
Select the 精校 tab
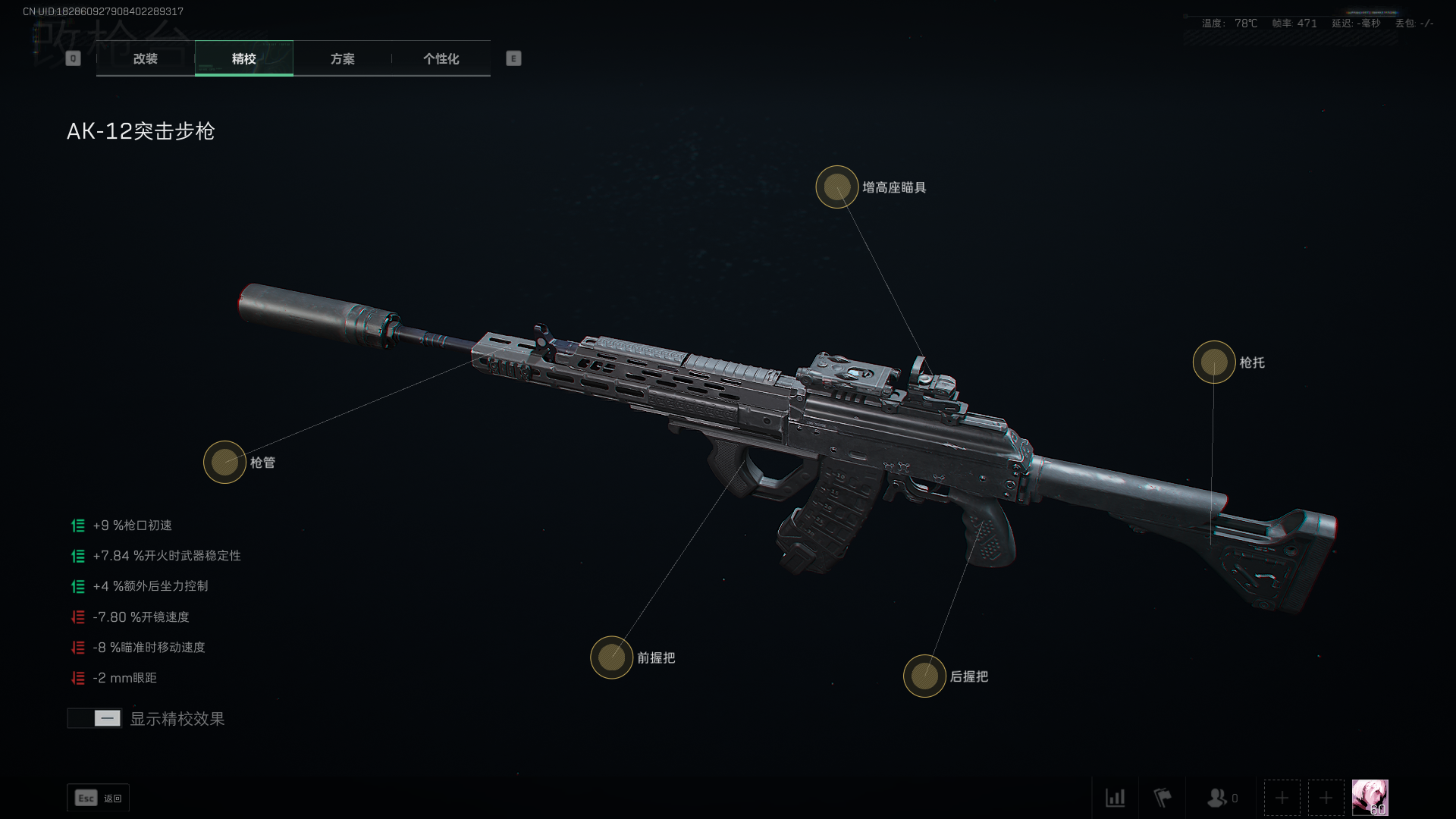[x=243, y=58]
